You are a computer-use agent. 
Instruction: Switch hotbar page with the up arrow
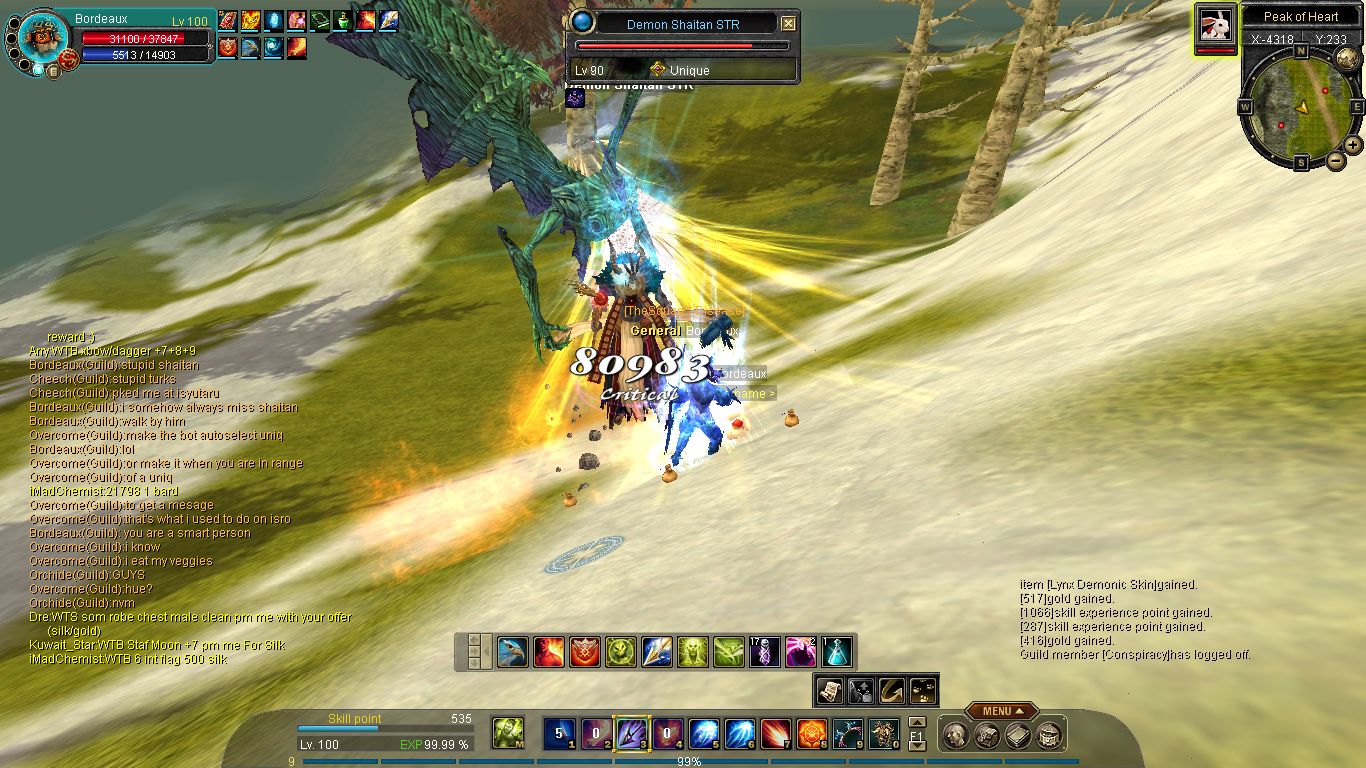click(x=916, y=722)
